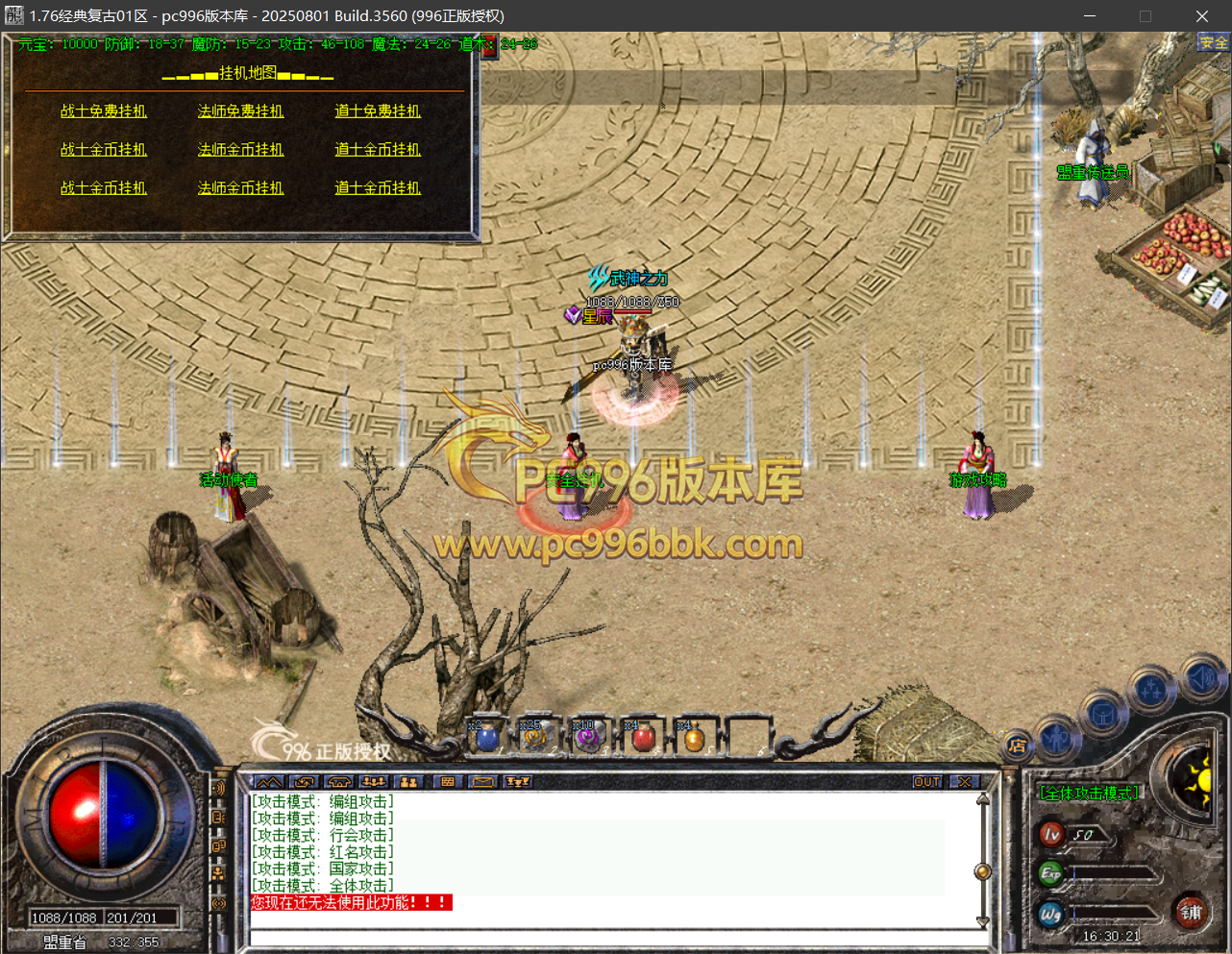The image size is (1232, 954).
Task: Use the orange scroll stacked x25
Action: tap(534, 738)
